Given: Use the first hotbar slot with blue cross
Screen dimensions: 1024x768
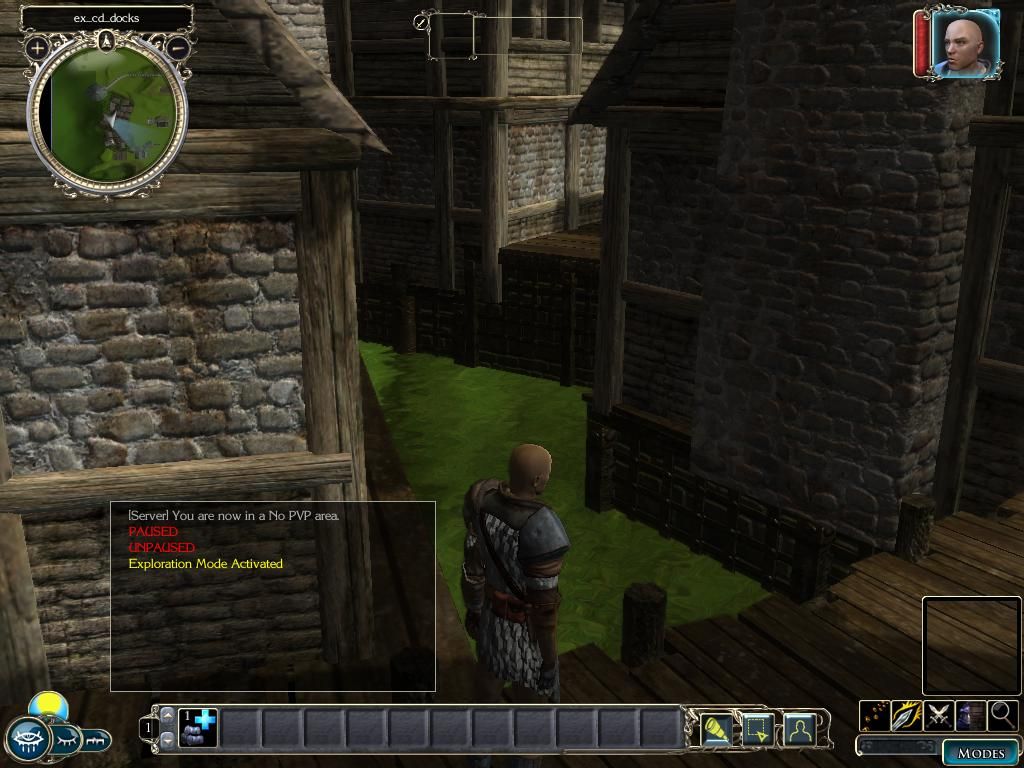Looking at the screenshot, I should click(x=199, y=727).
